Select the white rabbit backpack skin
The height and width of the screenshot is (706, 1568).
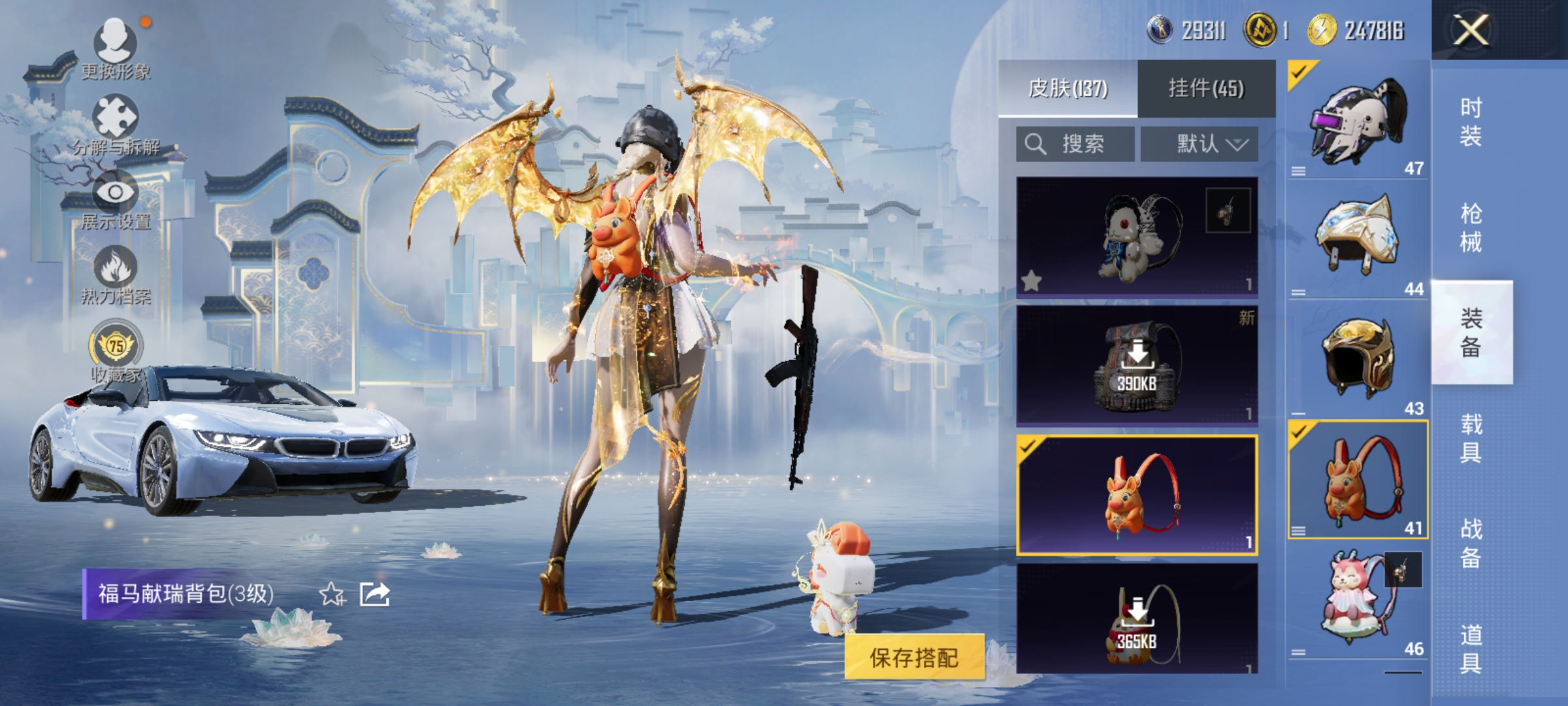pos(1137,237)
